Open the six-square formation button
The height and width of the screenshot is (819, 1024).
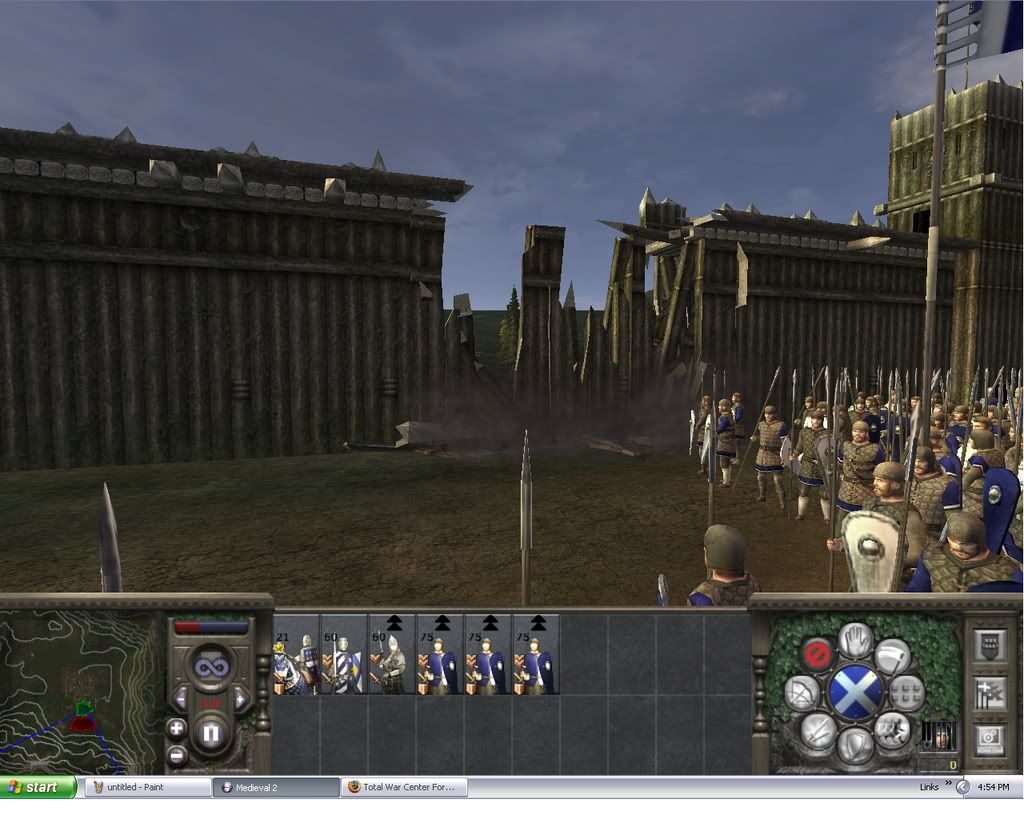pos(906,692)
